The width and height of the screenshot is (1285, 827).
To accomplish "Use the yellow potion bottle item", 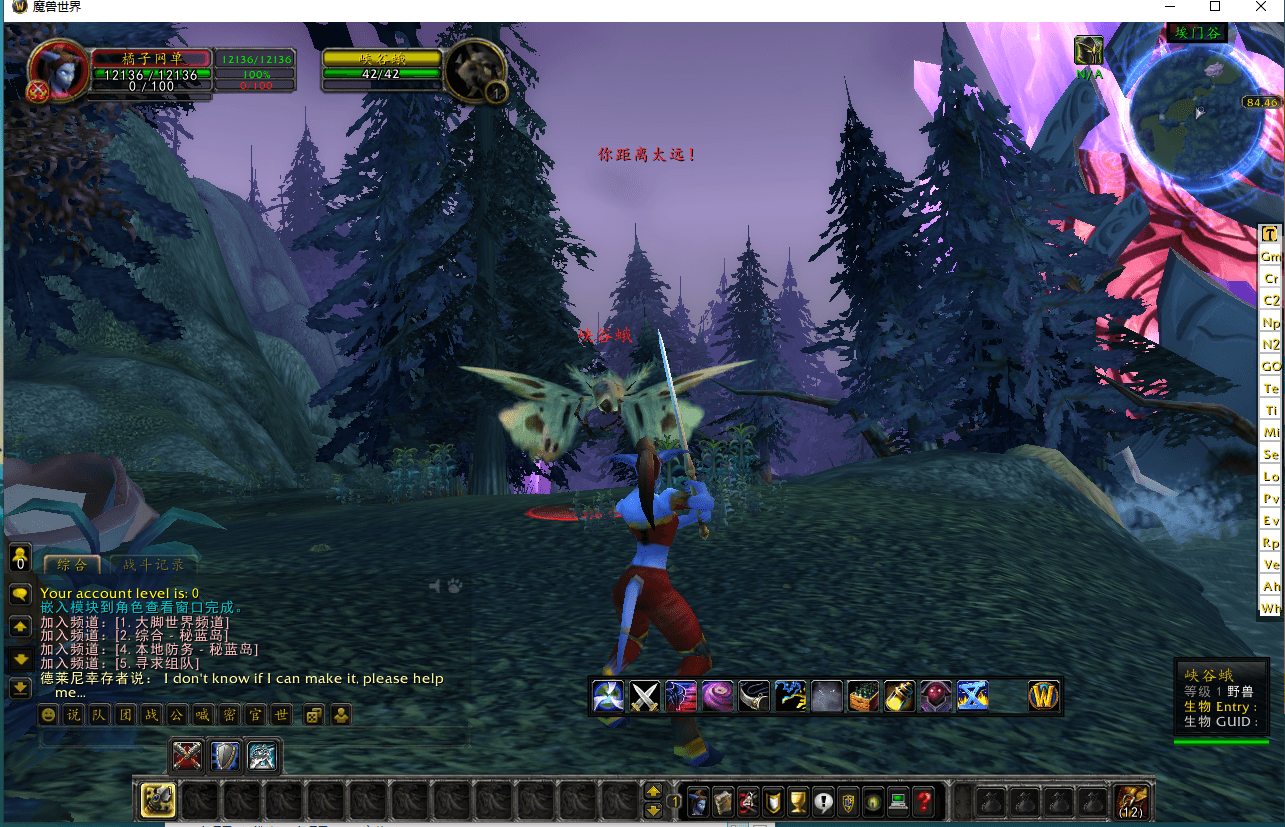I will point(898,695).
